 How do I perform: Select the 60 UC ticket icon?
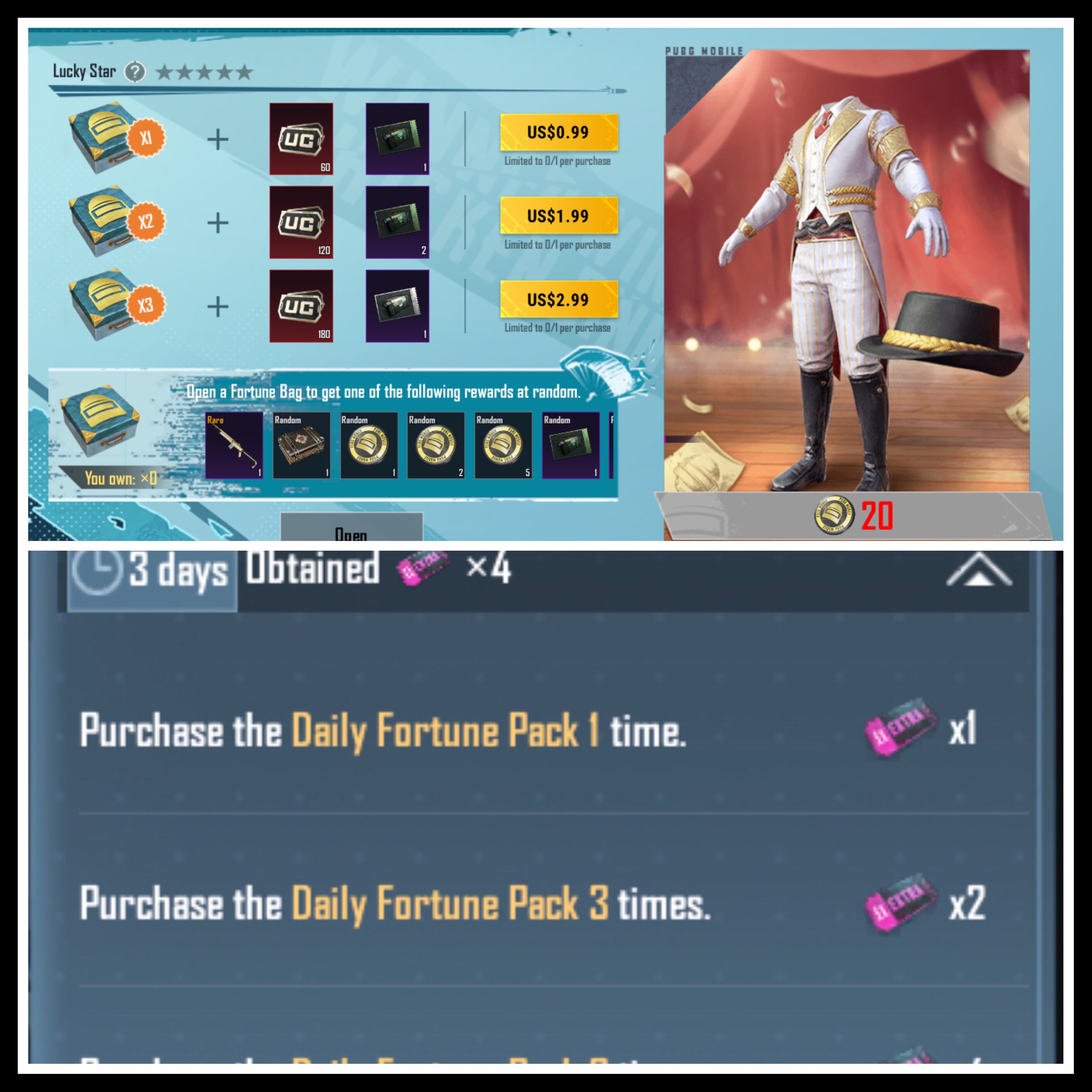tap(302, 139)
